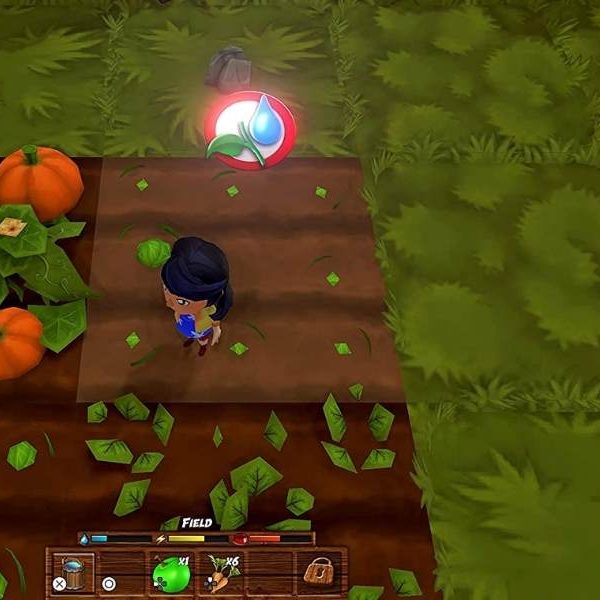
Task: Open the backpack inventory
Action: (x=319, y=573)
